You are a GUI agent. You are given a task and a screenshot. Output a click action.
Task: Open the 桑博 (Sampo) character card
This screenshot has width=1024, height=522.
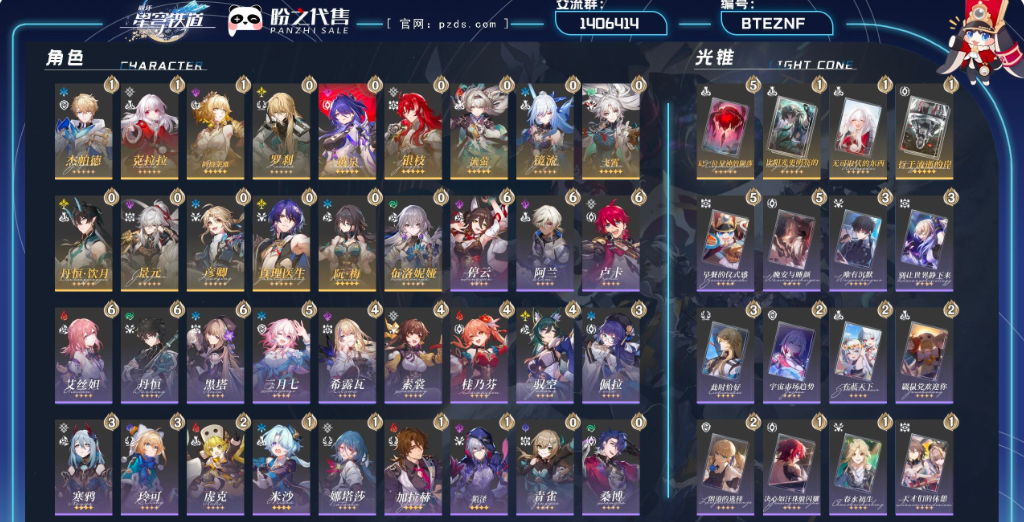pos(611,467)
